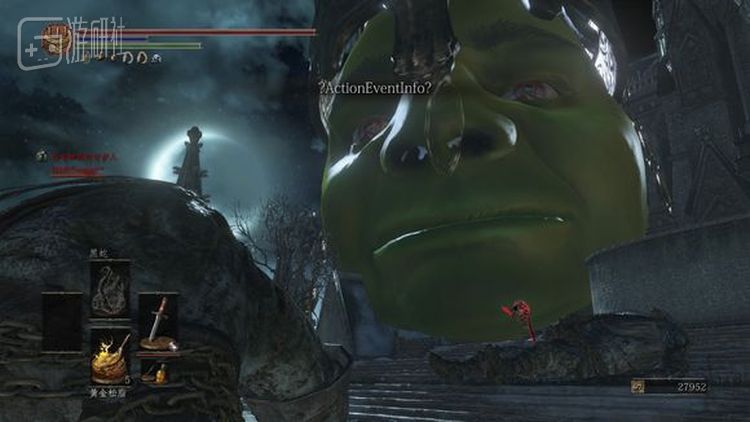Screen dimensions: 750x422
Task: Select the equipped sword weapon slot
Action: pyautogui.click(x=157, y=322)
